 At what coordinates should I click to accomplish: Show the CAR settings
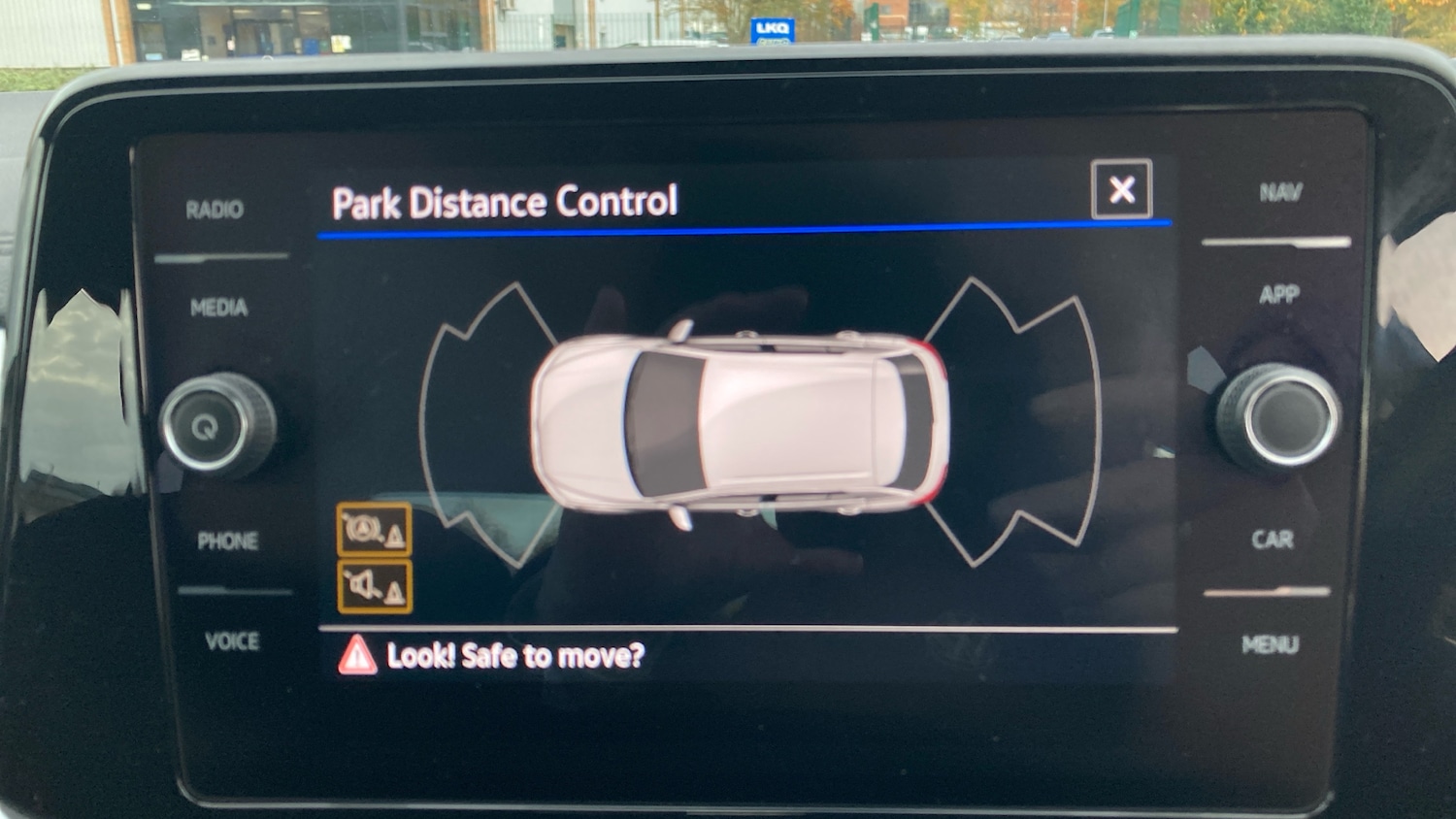pos(1272,540)
